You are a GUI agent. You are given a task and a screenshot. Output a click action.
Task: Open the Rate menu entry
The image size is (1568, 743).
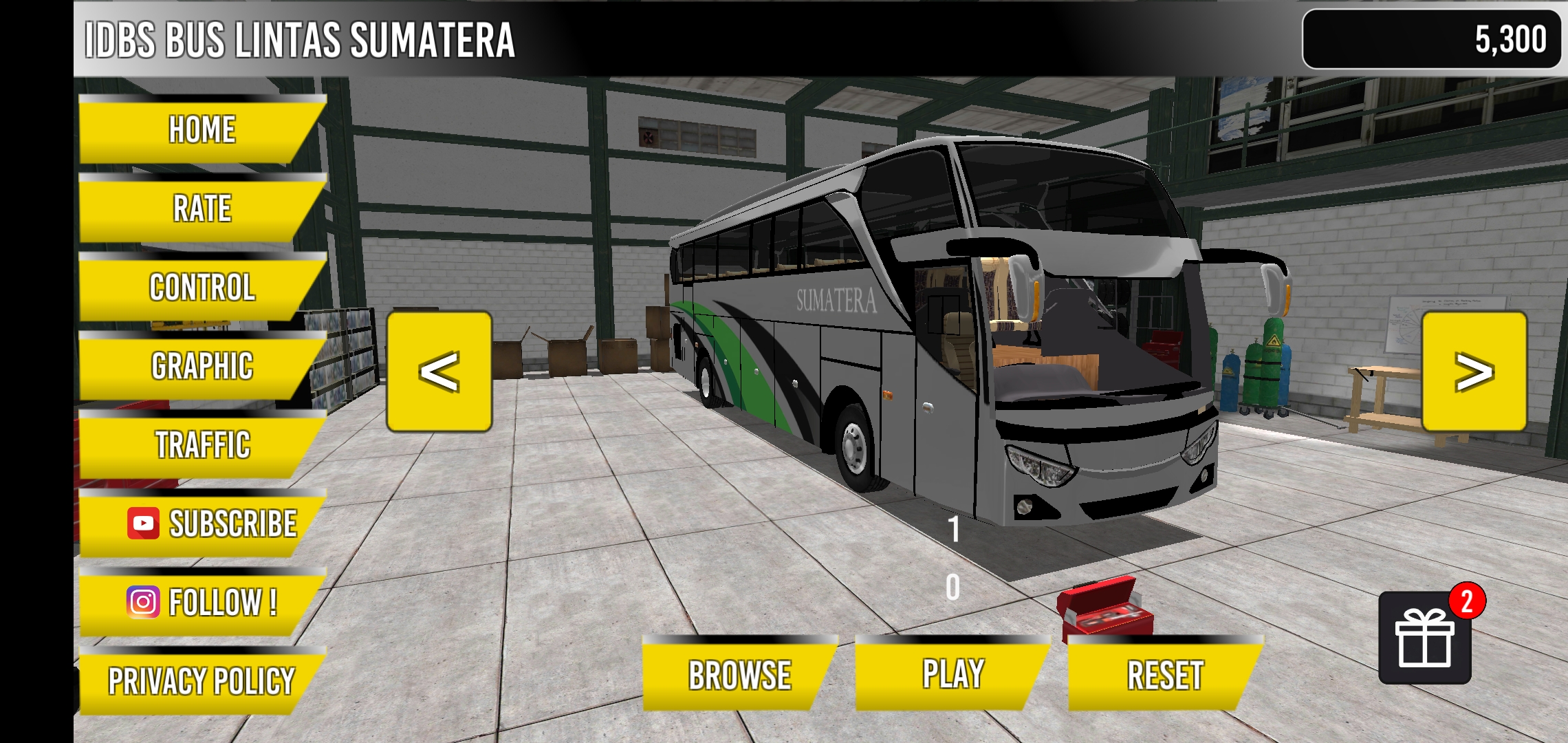pyautogui.click(x=199, y=208)
